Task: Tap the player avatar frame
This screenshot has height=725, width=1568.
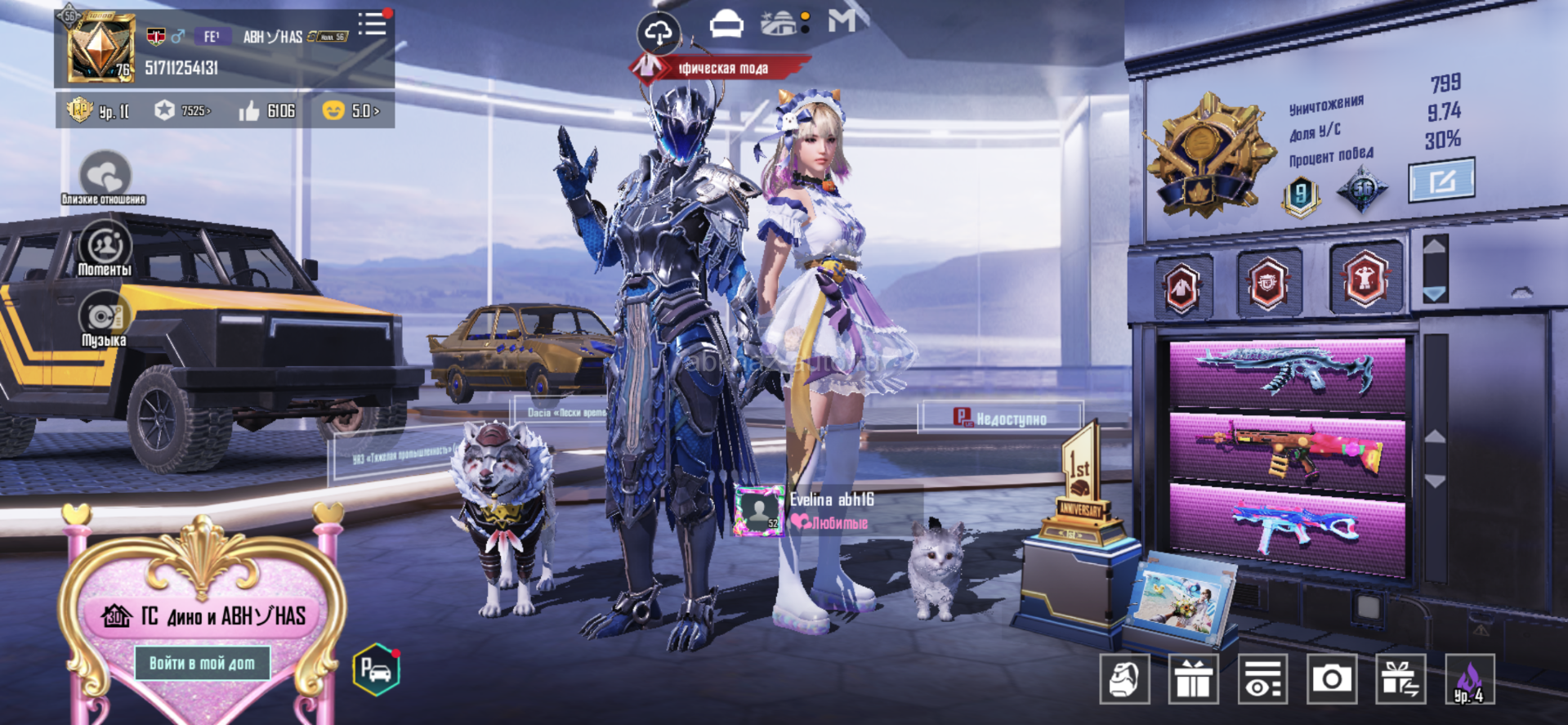Action: click(x=100, y=48)
